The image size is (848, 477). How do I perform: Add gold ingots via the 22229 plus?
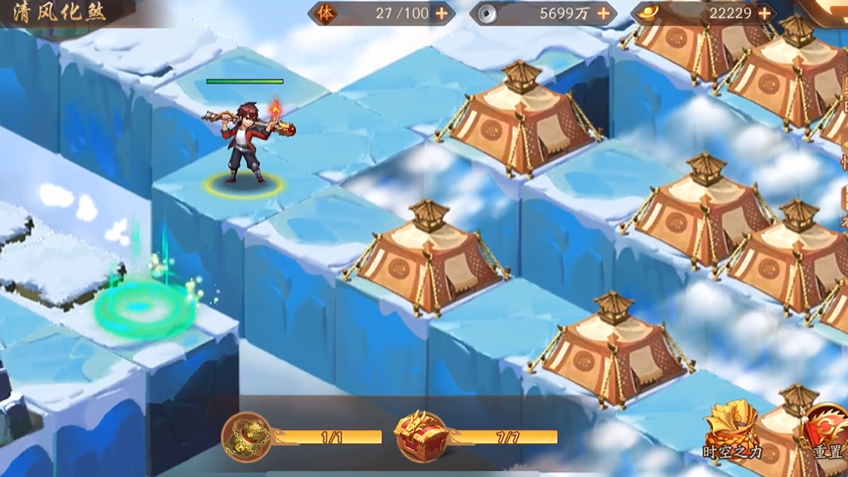pos(765,14)
